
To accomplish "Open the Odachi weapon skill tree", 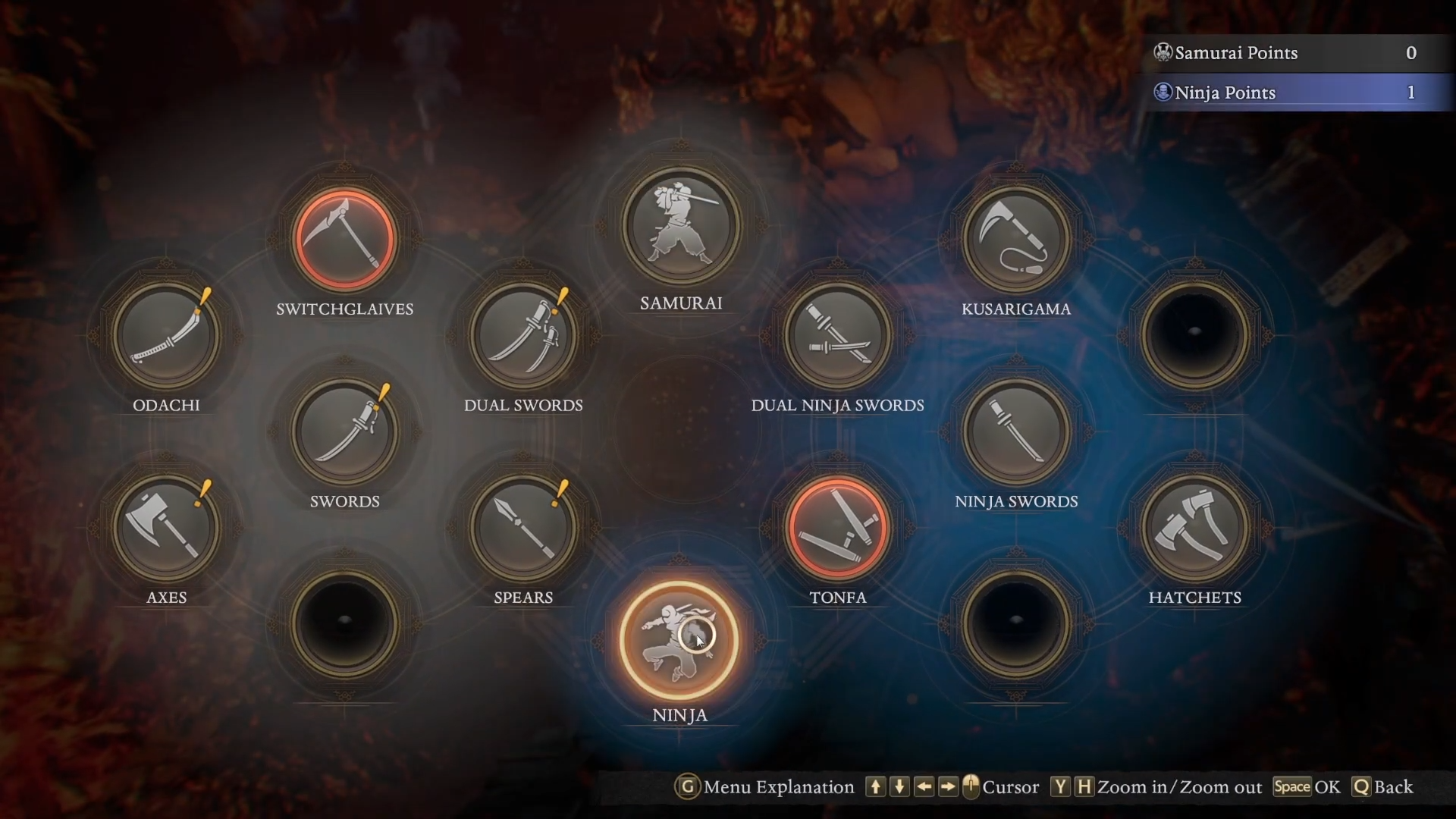I will (x=166, y=336).
